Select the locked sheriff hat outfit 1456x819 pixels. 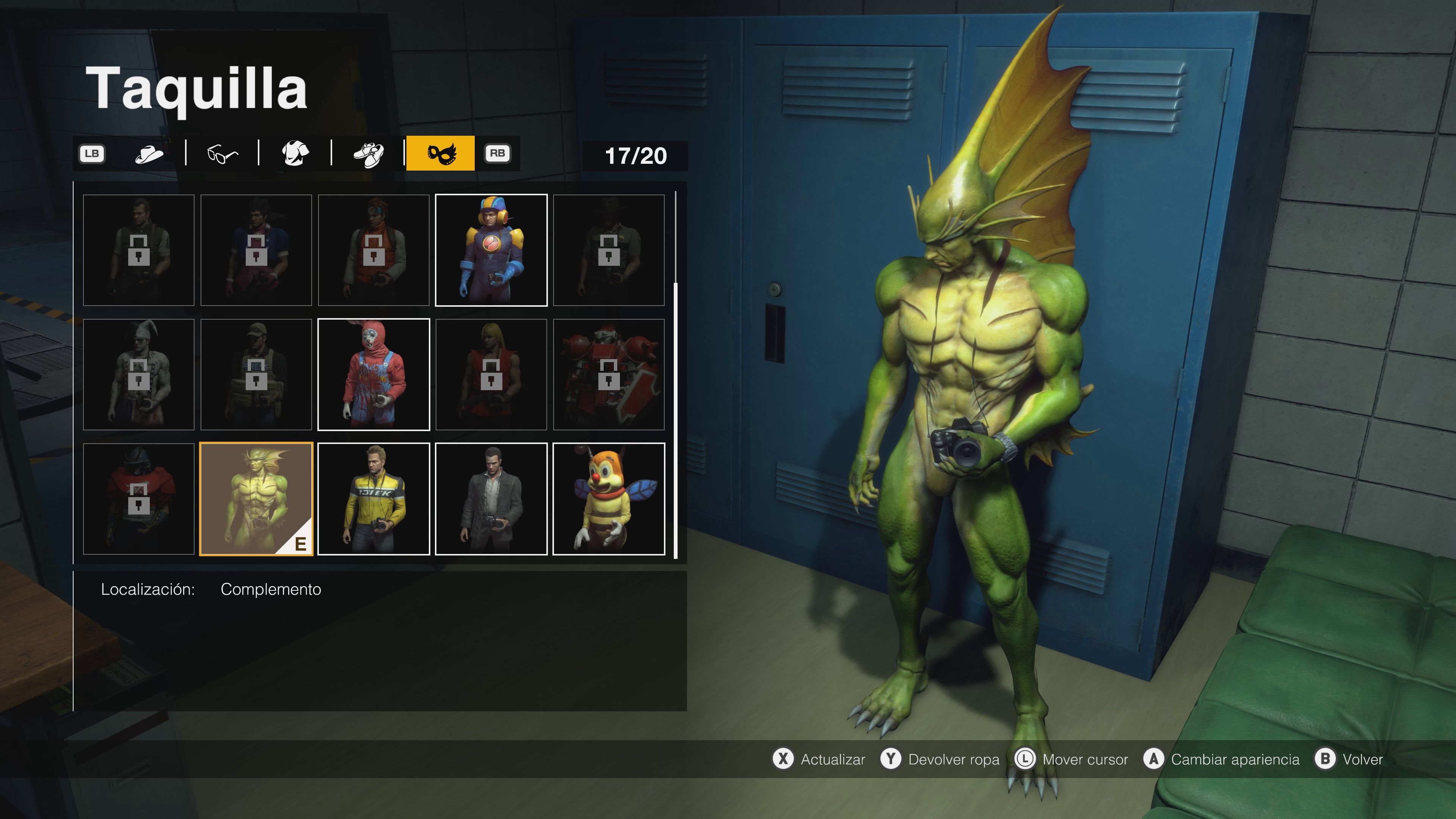609,250
